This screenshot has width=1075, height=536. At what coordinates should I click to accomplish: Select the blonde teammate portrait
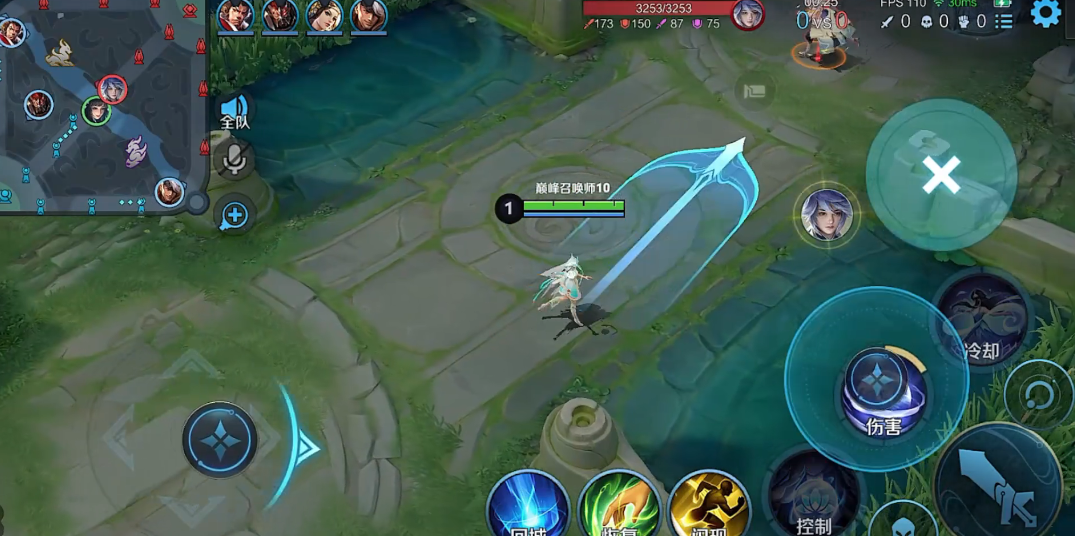[324, 16]
